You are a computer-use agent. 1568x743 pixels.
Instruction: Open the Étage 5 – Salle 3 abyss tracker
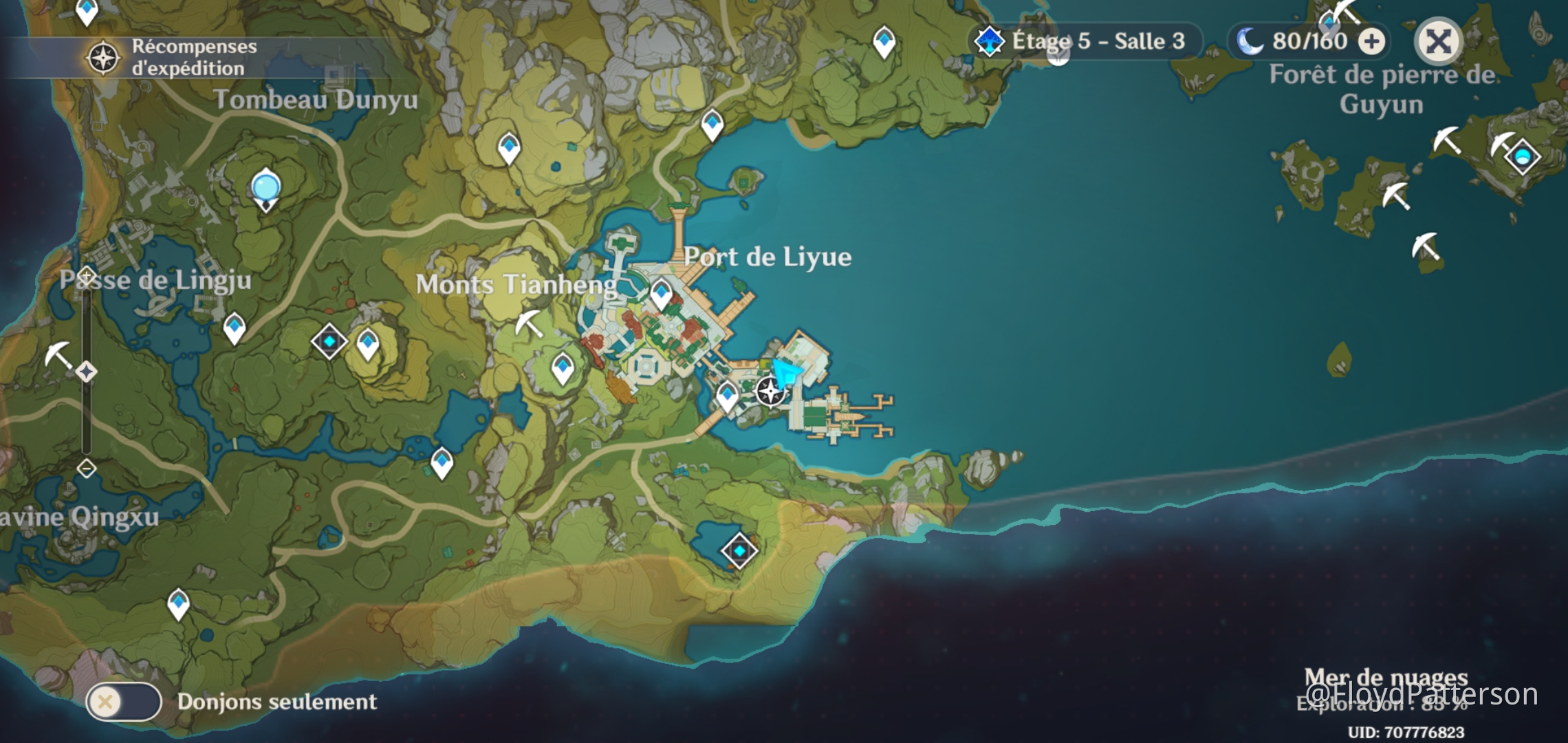pyautogui.click(x=1087, y=41)
